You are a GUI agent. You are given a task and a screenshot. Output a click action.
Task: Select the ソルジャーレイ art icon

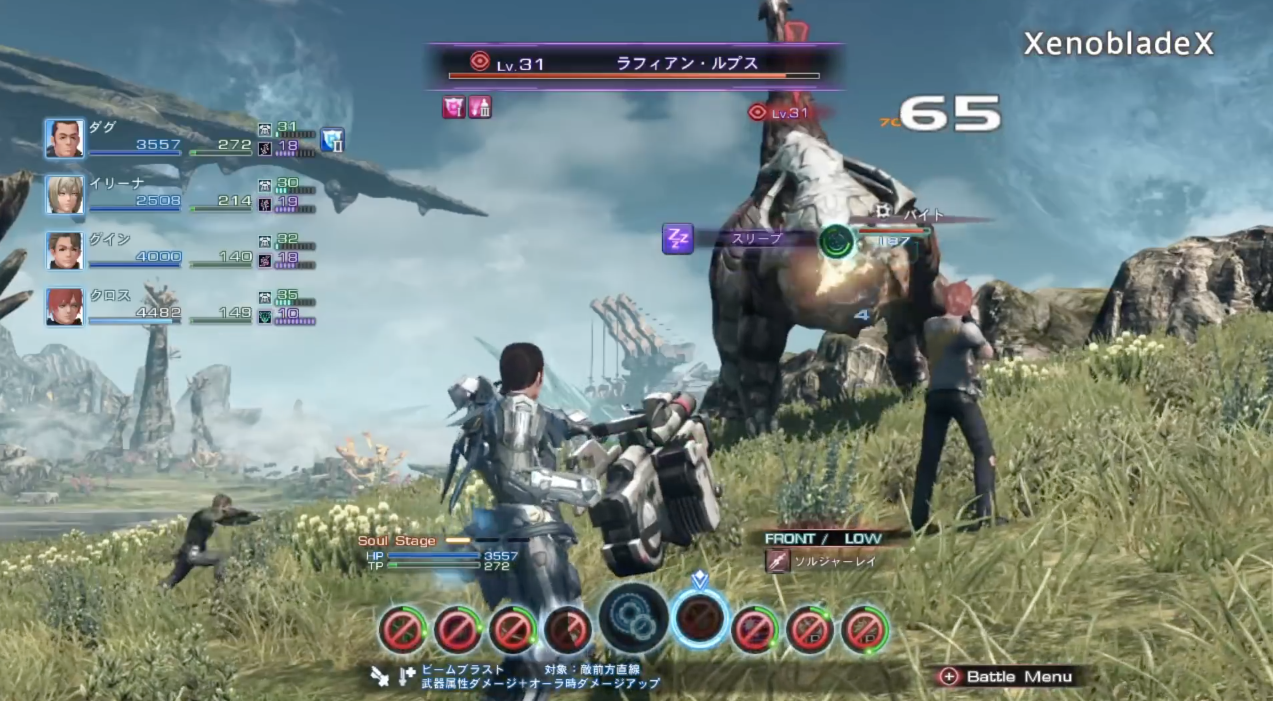(778, 561)
